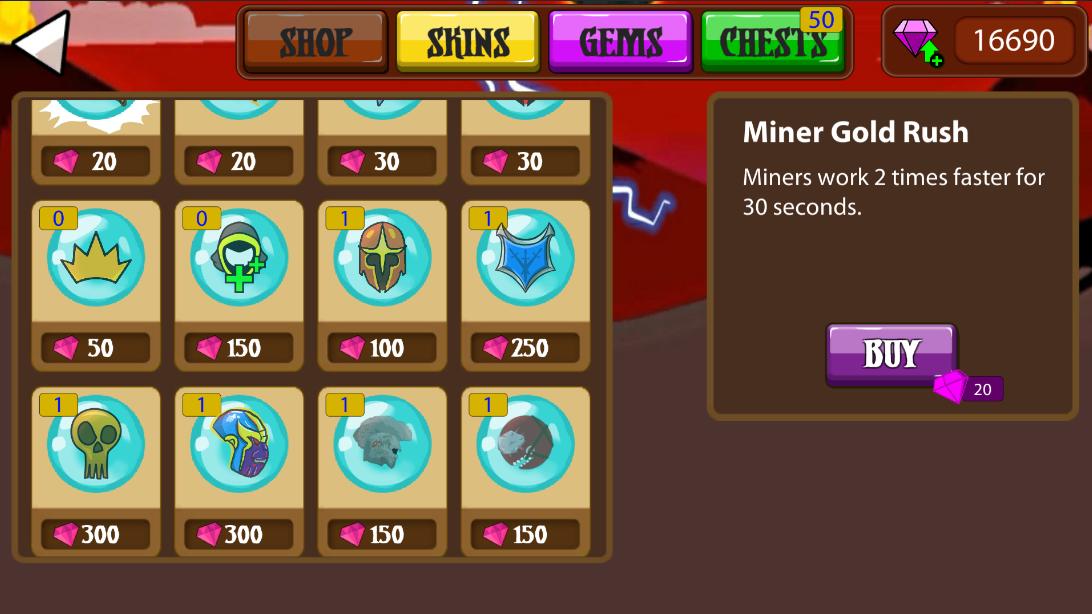1092x614 pixels.
Task: Select the Gems tab
Action: [620, 42]
